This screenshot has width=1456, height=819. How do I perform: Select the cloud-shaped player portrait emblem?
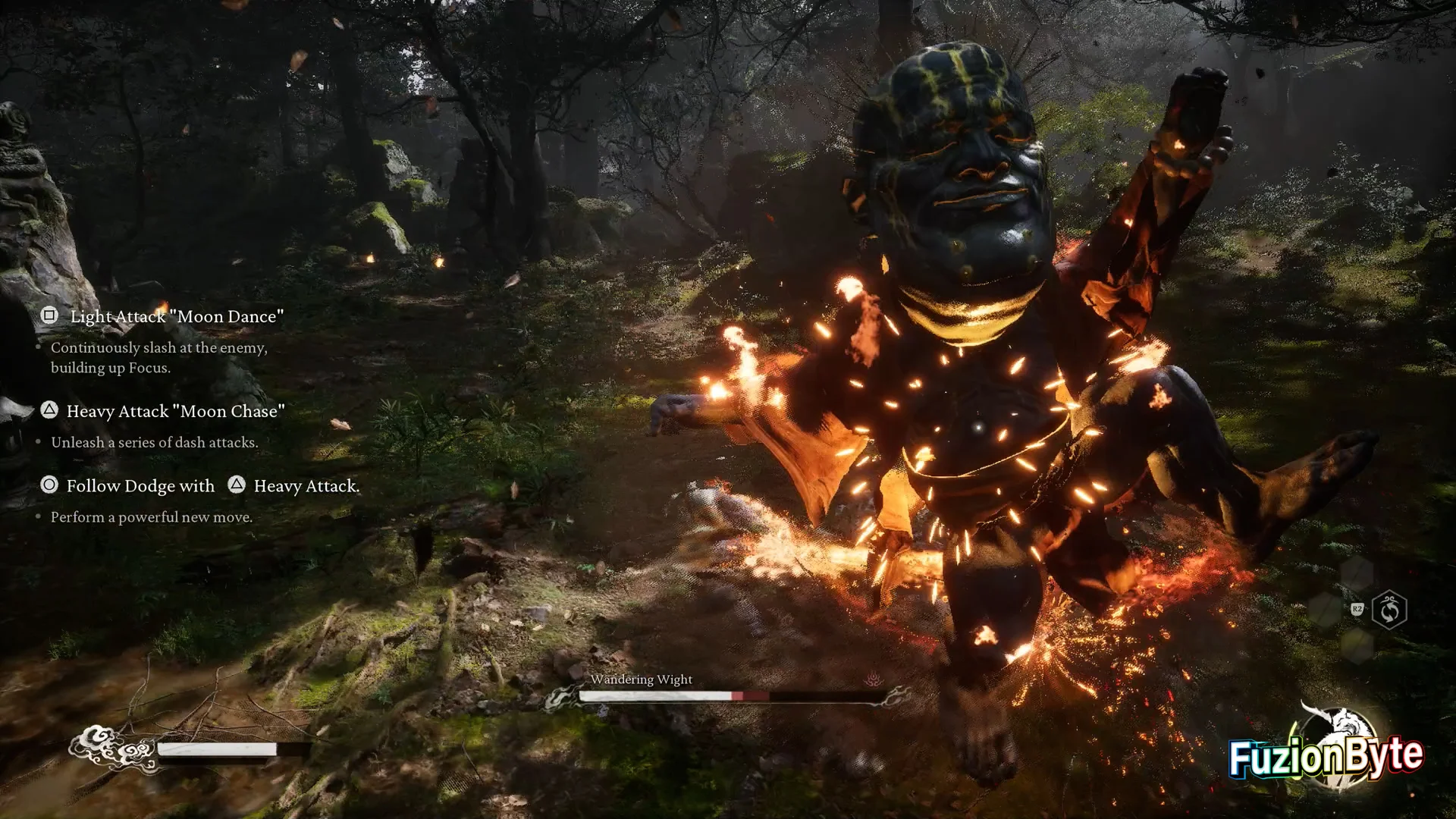111,748
